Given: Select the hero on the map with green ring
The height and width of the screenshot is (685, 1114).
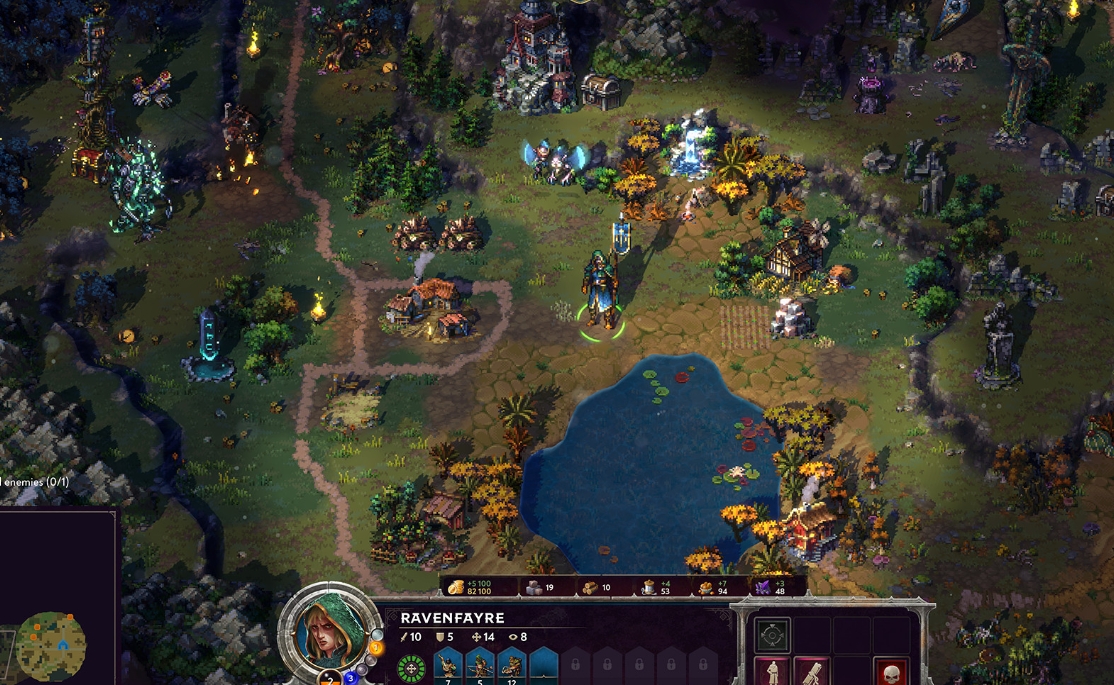Looking at the screenshot, I should tap(602, 290).
